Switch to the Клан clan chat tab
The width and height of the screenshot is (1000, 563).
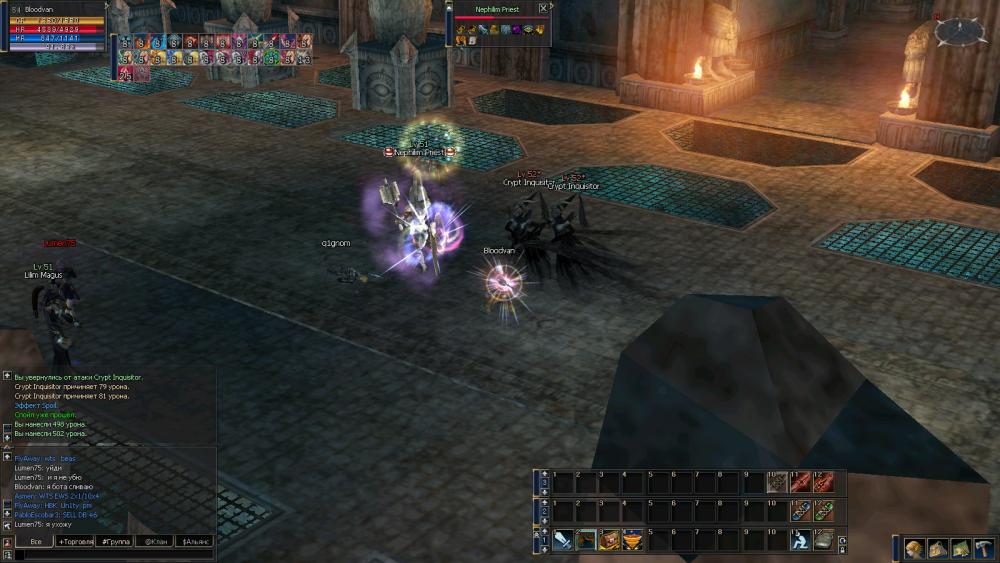tap(155, 541)
